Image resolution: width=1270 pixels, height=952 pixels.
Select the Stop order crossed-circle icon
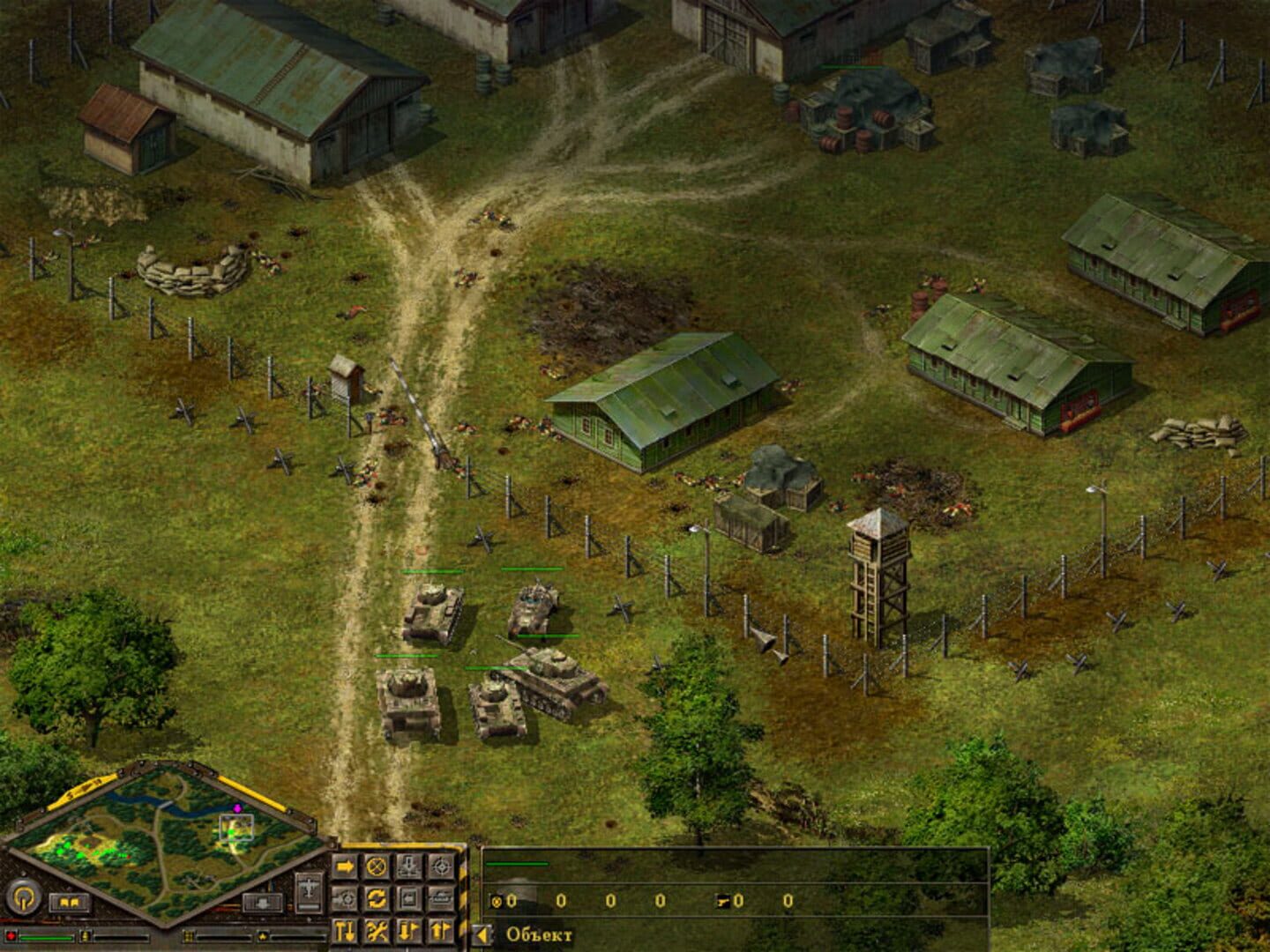click(x=376, y=866)
